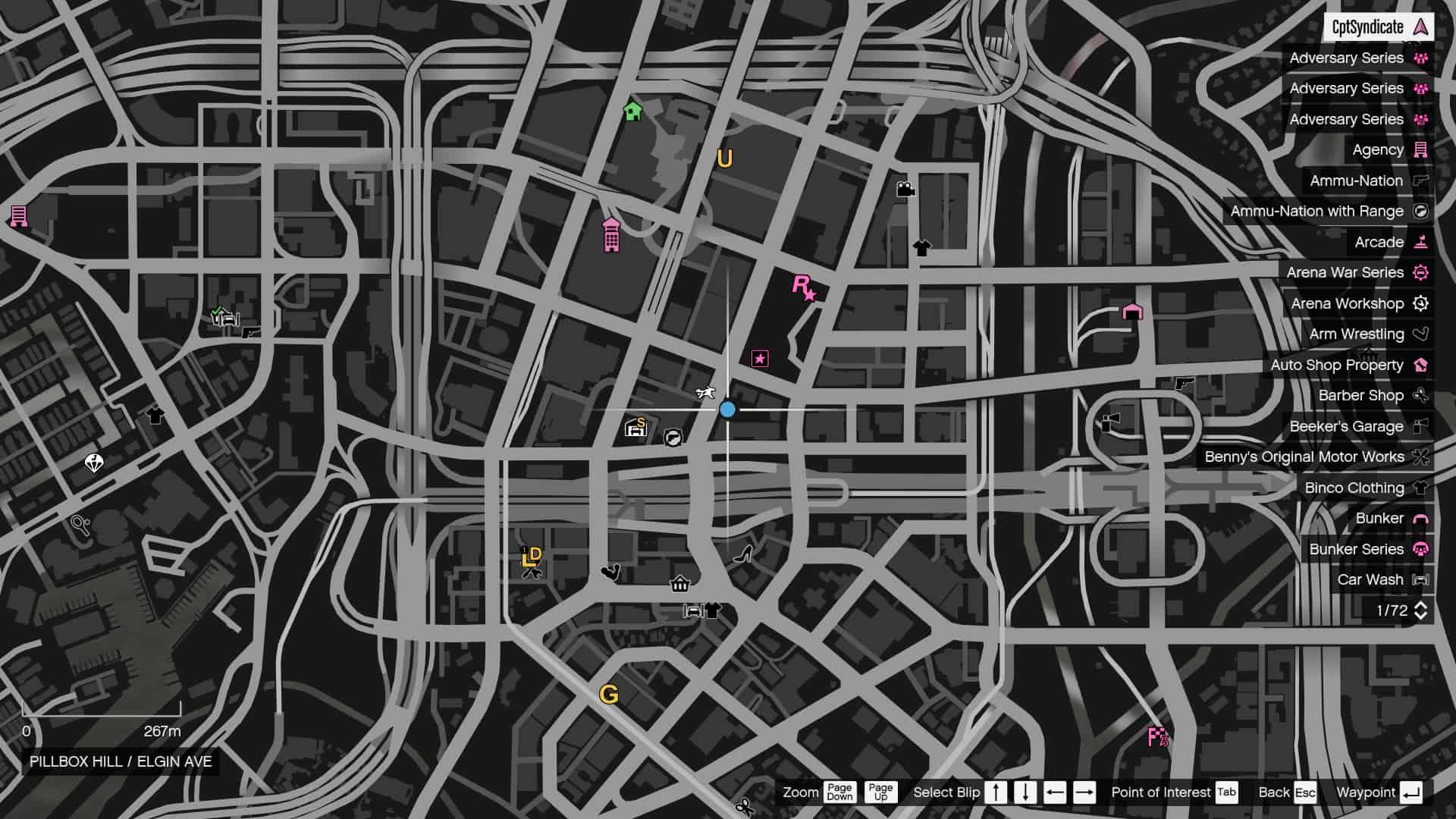Image resolution: width=1456 pixels, height=819 pixels.
Task: Click the green safehouse house blip
Action: point(632,112)
